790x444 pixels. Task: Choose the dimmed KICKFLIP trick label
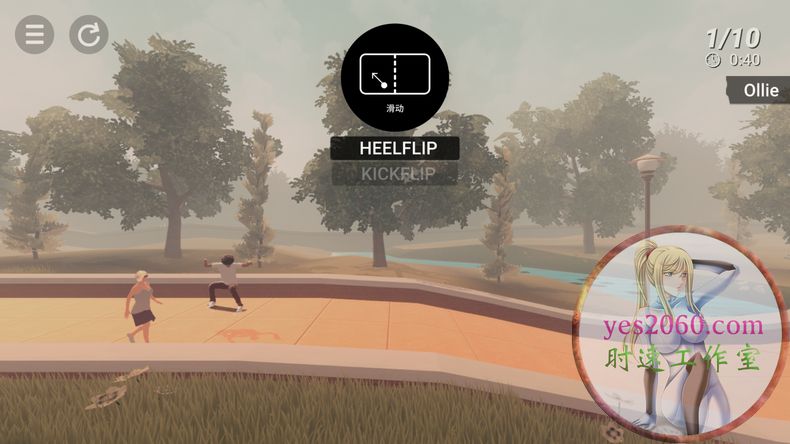(x=395, y=174)
